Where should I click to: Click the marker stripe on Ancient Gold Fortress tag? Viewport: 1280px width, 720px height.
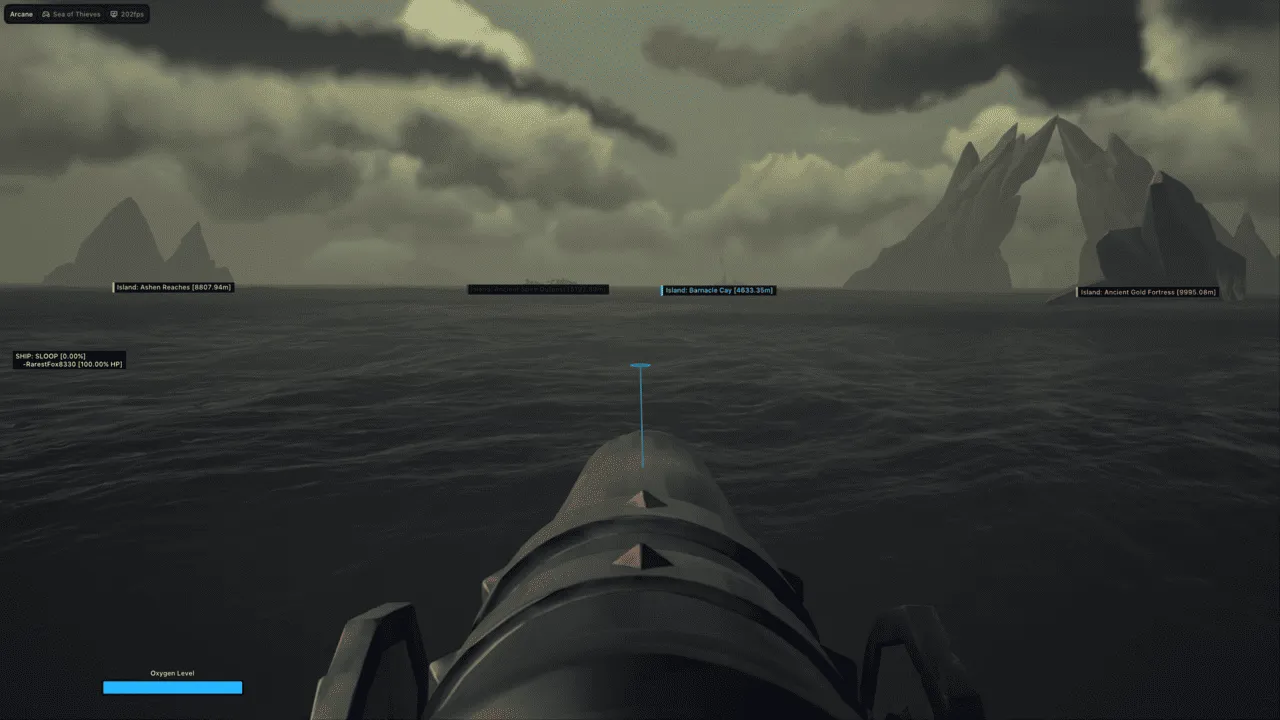pyautogui.click(x=1077, y=292)
